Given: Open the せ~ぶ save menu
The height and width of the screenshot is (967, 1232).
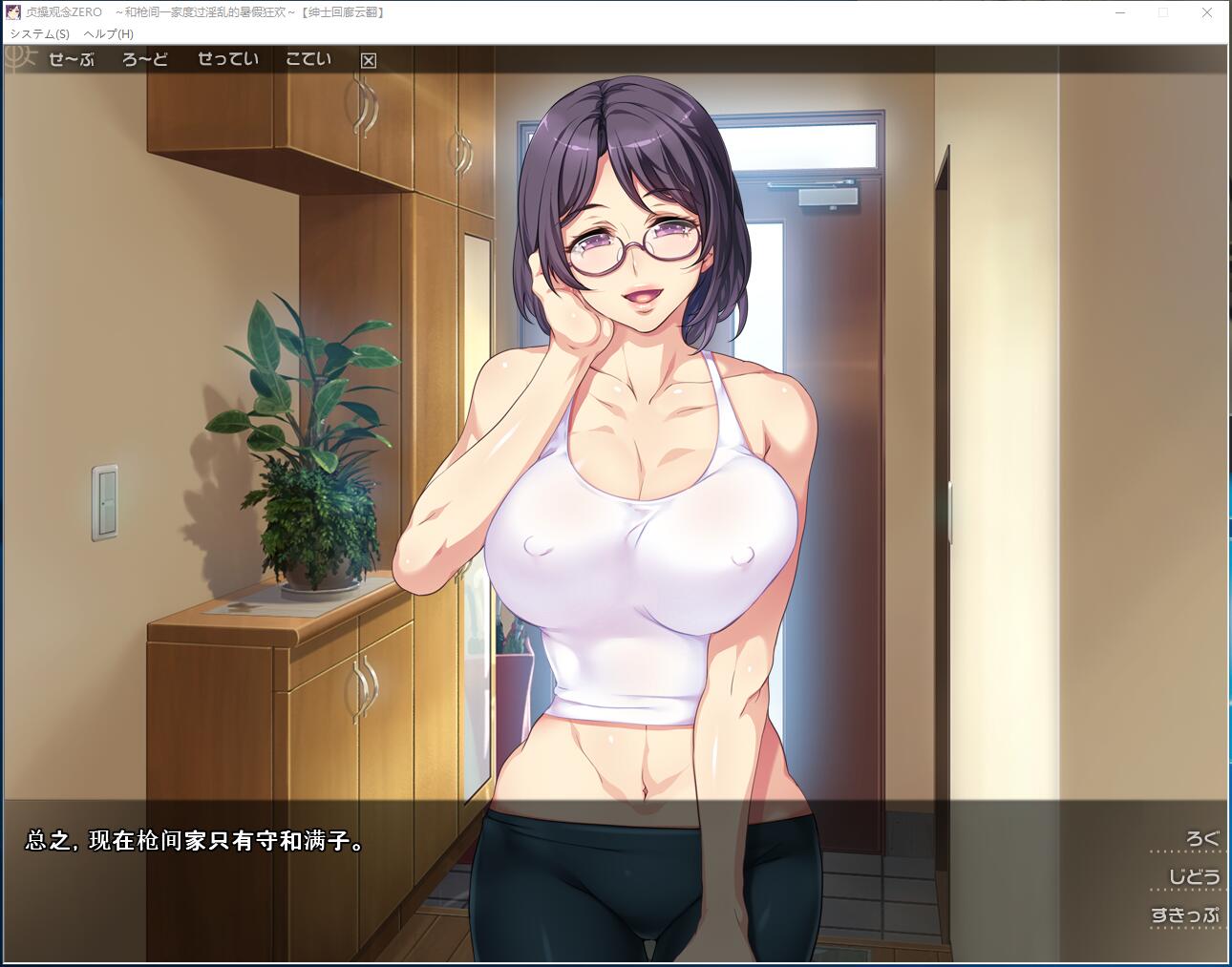Looking at the screenshot, I should pos(72,59).
